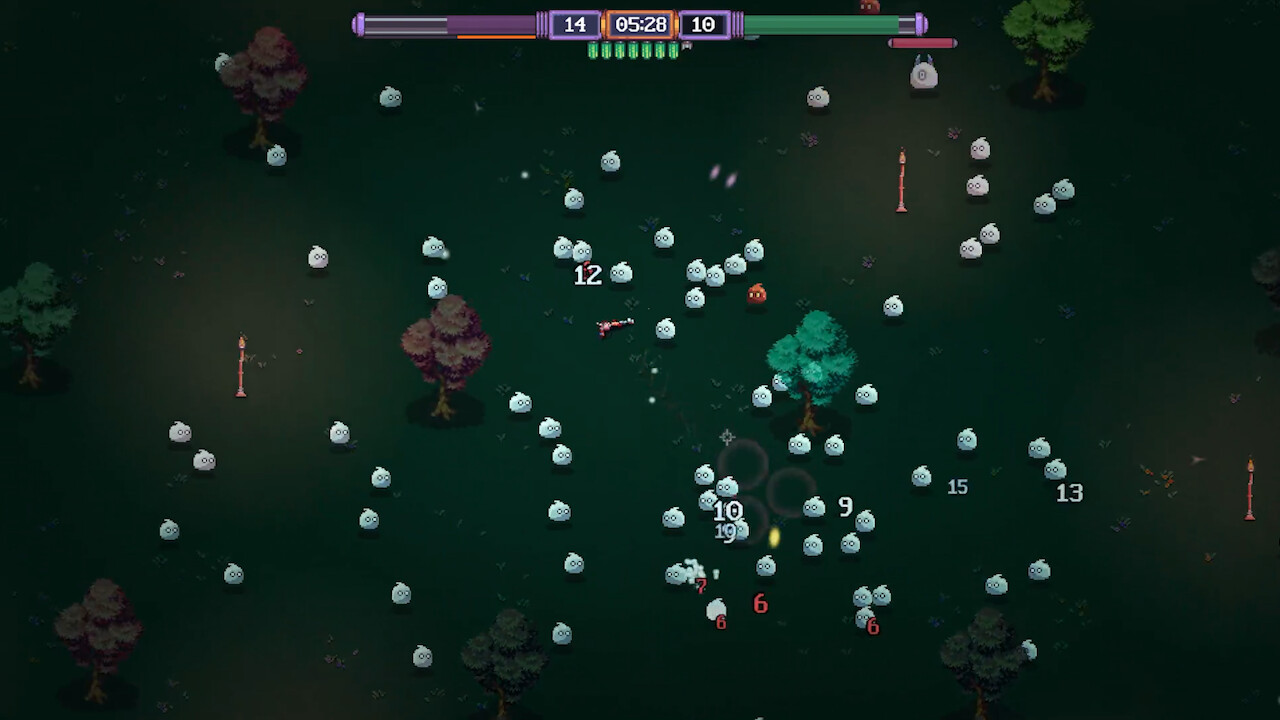The height and width of the screenshot is (720, 1280).
Task: Select the white loot bag item
Action: coord(921,73)
